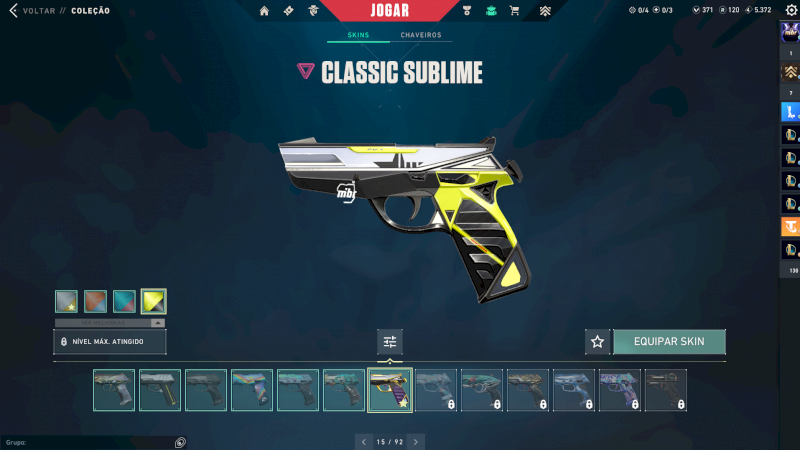Go to the previous skin page arrow
The image size is (800, 450).
click(x=363, y=441)
